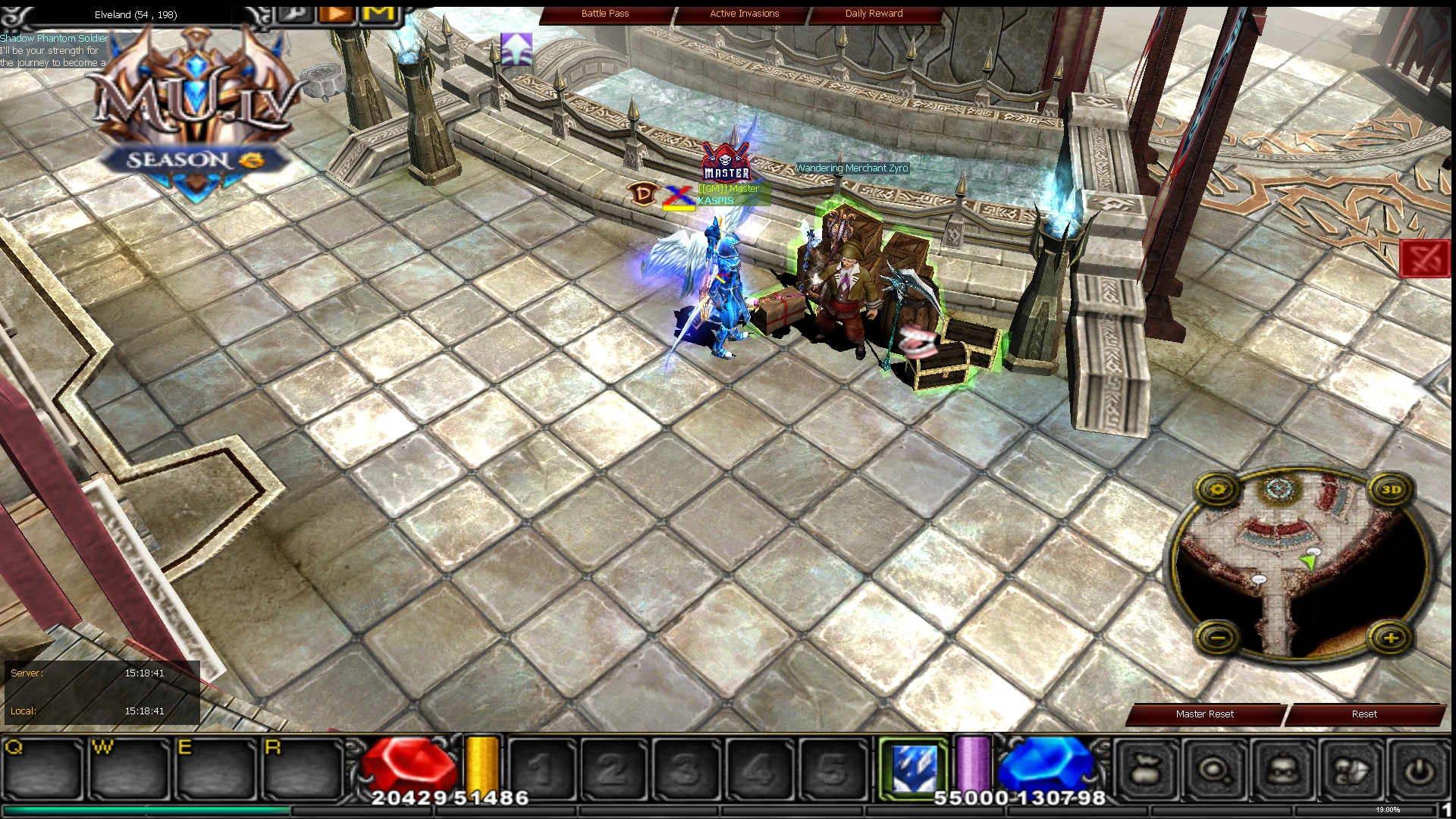Open the Battle Pass tab

pos(604,13)
